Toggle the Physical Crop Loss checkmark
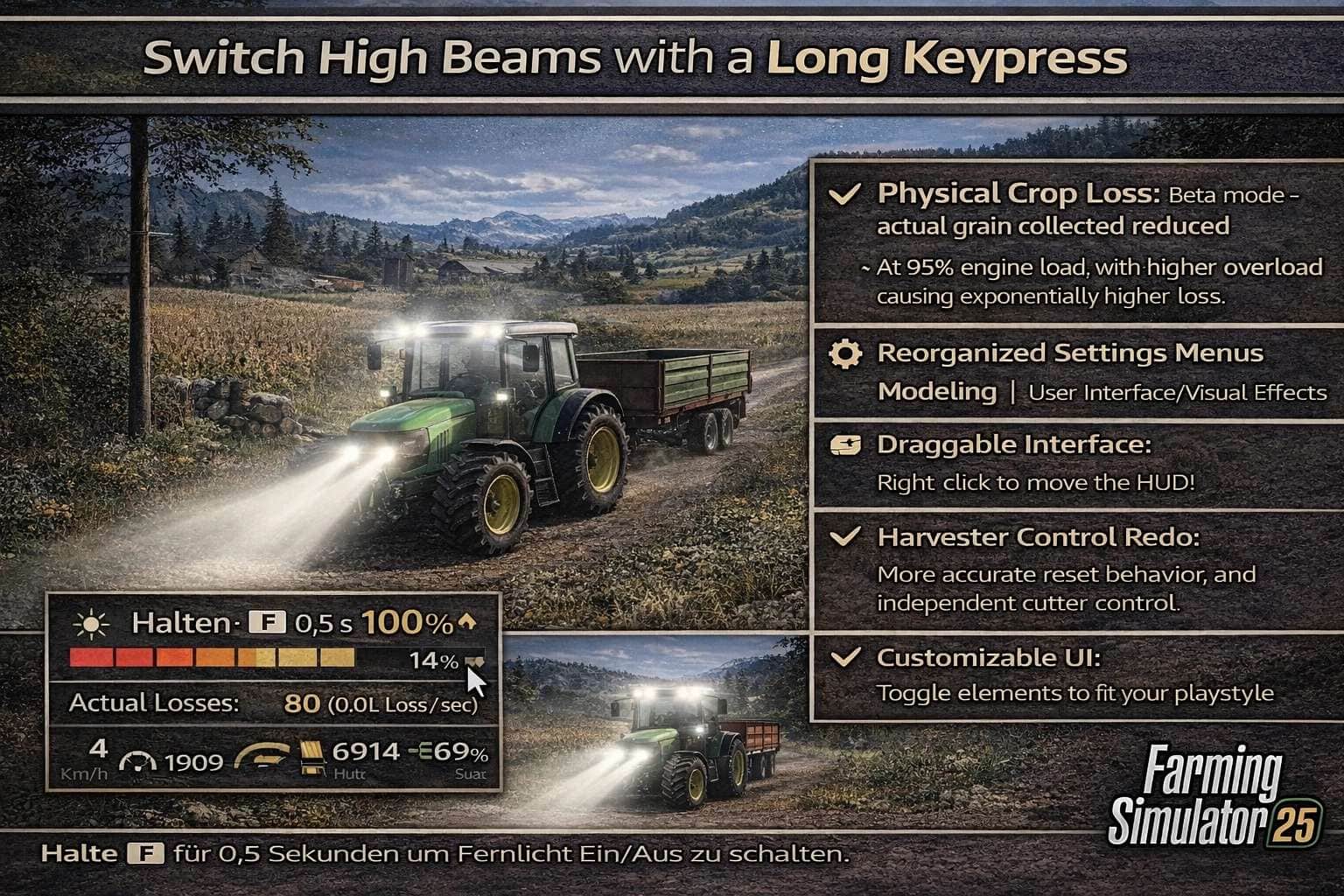The width and height of the screenshot is (1344, 896). 845,193
